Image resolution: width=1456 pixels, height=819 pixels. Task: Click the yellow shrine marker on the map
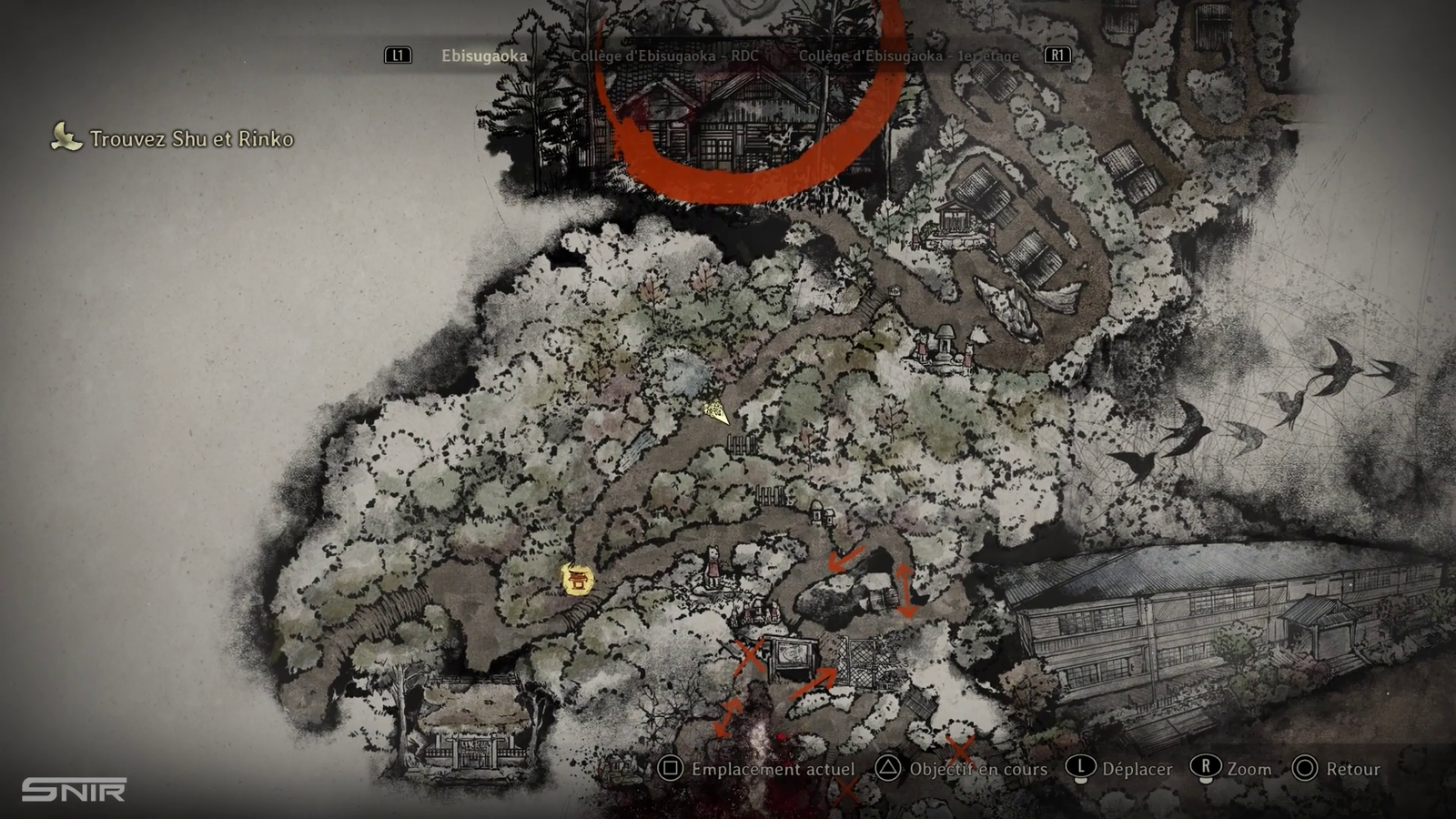click(x=577, y=579)
